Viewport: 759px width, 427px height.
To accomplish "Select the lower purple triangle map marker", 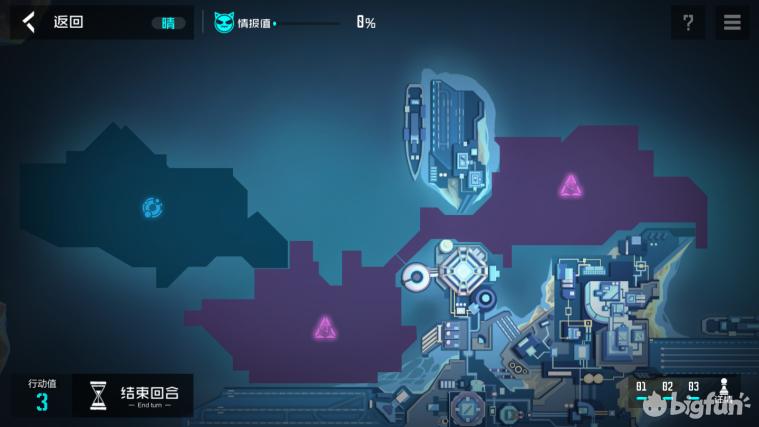I will coord(325,327).
